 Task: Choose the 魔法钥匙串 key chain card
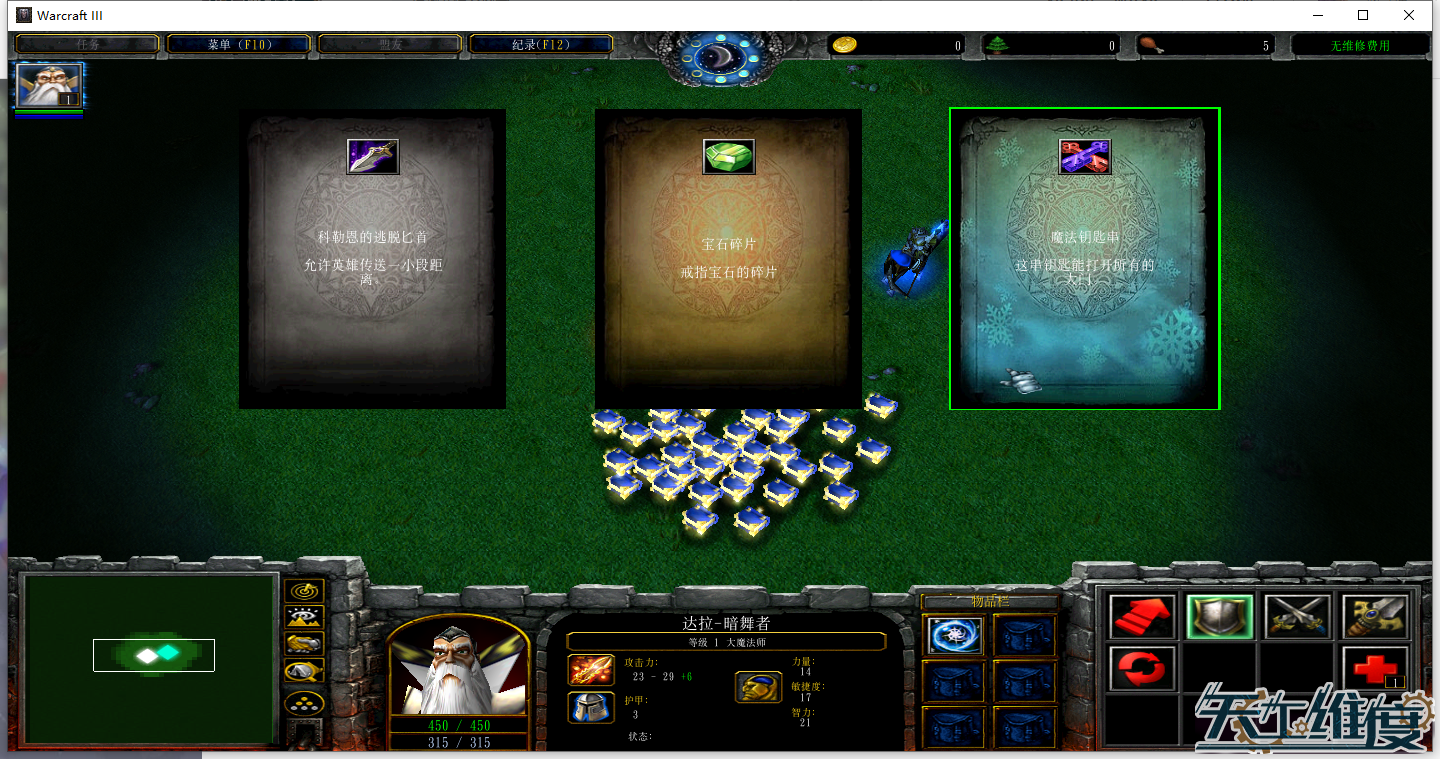pyautogui.click(x=1084, y=259)
